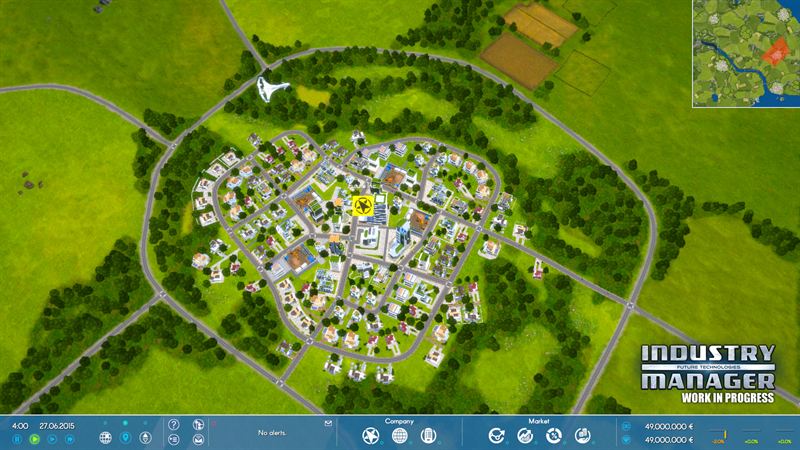Click the small envelope in the alerts panel
The height and width of the screenshot is (450, 800).
[x=327, y=424]
